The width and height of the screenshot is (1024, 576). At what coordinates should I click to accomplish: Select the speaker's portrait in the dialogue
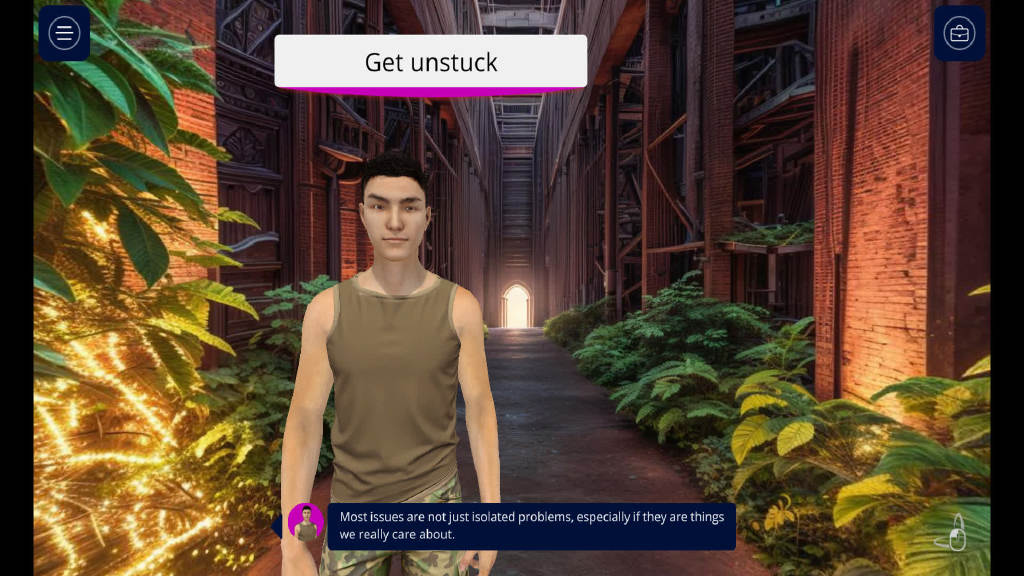(x=306, y=523)
